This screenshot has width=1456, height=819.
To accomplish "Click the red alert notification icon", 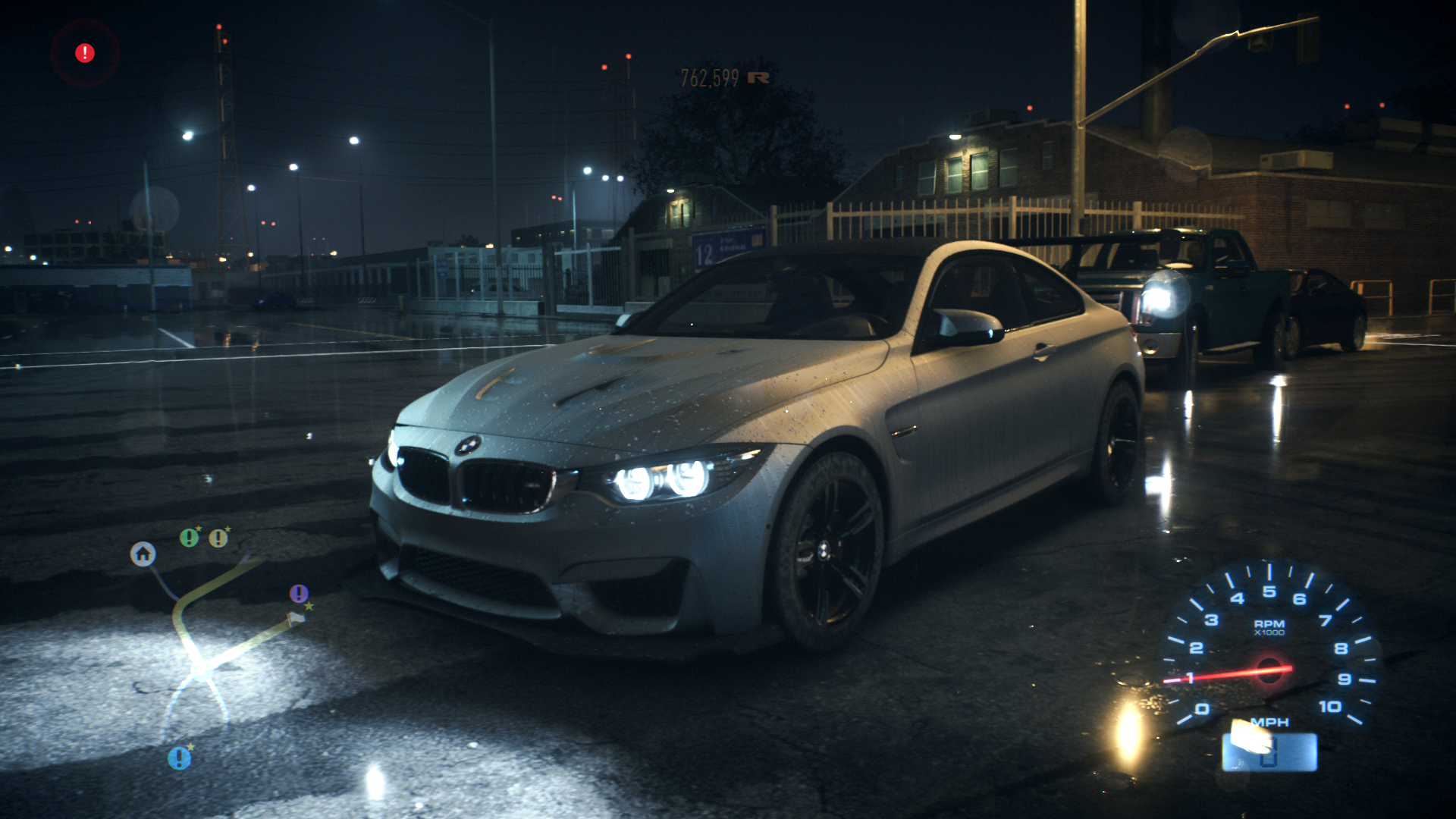I will [x=85, y=53].
